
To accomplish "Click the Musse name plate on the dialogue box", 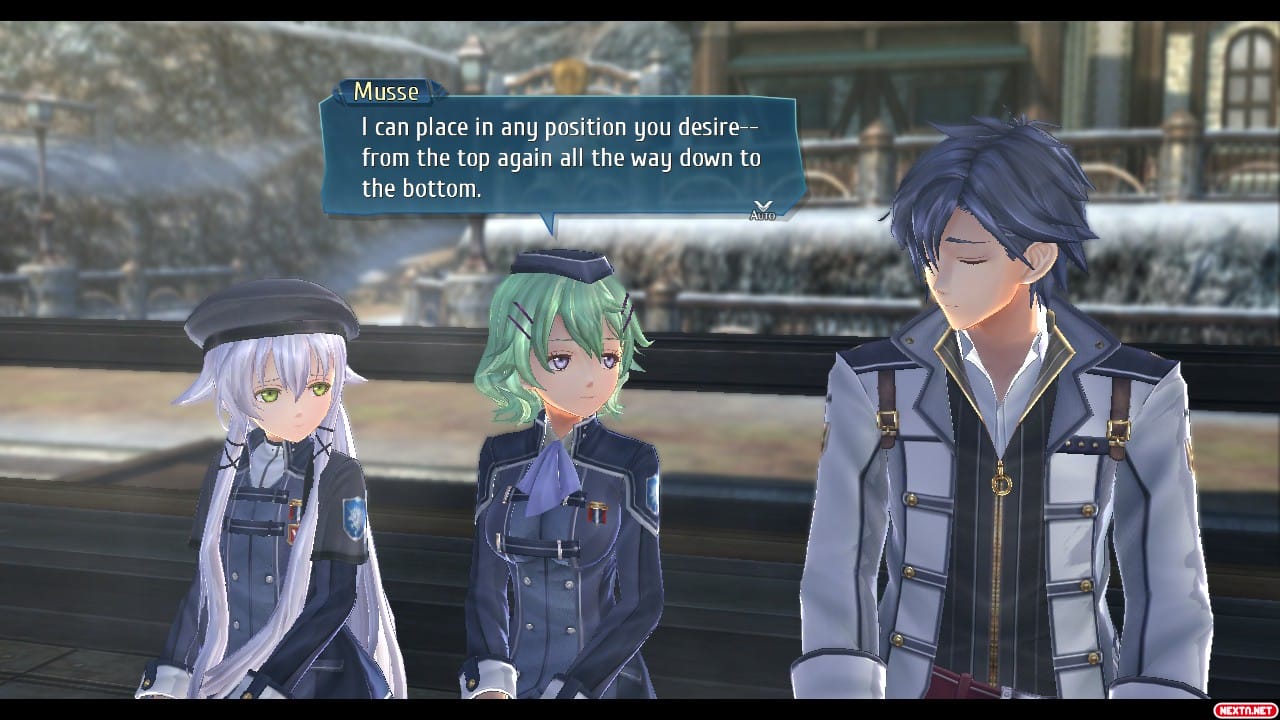I will coord(388,92).
